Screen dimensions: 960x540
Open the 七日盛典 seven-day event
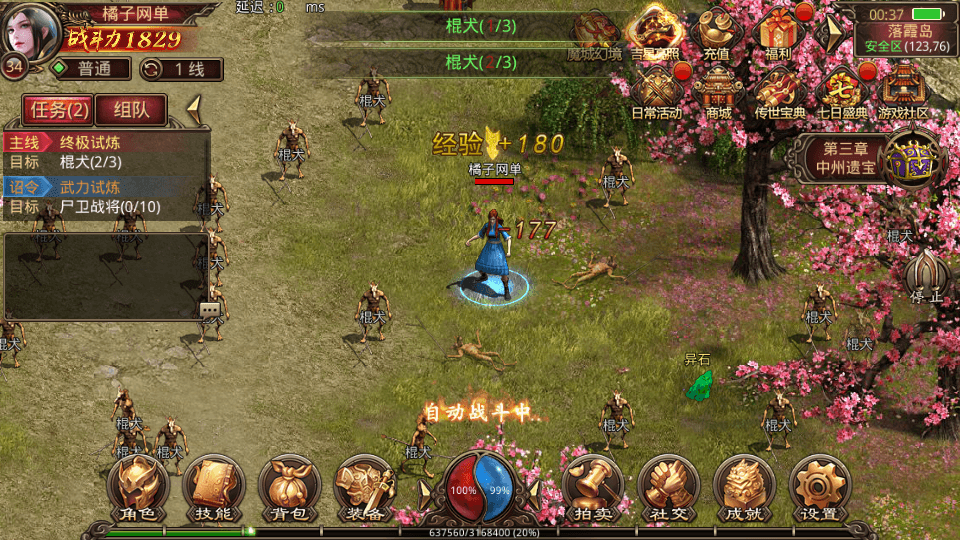[x=842, y=92]
